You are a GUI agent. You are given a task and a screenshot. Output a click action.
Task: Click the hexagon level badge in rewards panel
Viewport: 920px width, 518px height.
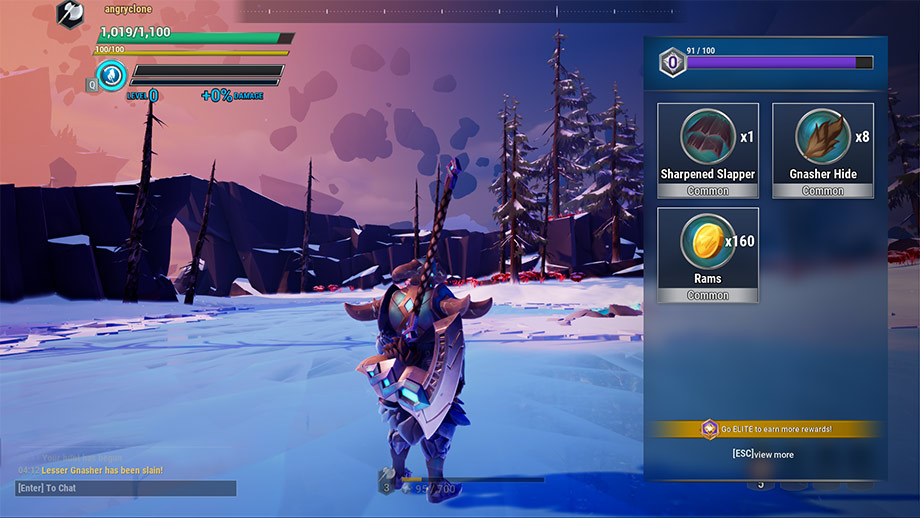pyautogui.click(x=672, y=63)
